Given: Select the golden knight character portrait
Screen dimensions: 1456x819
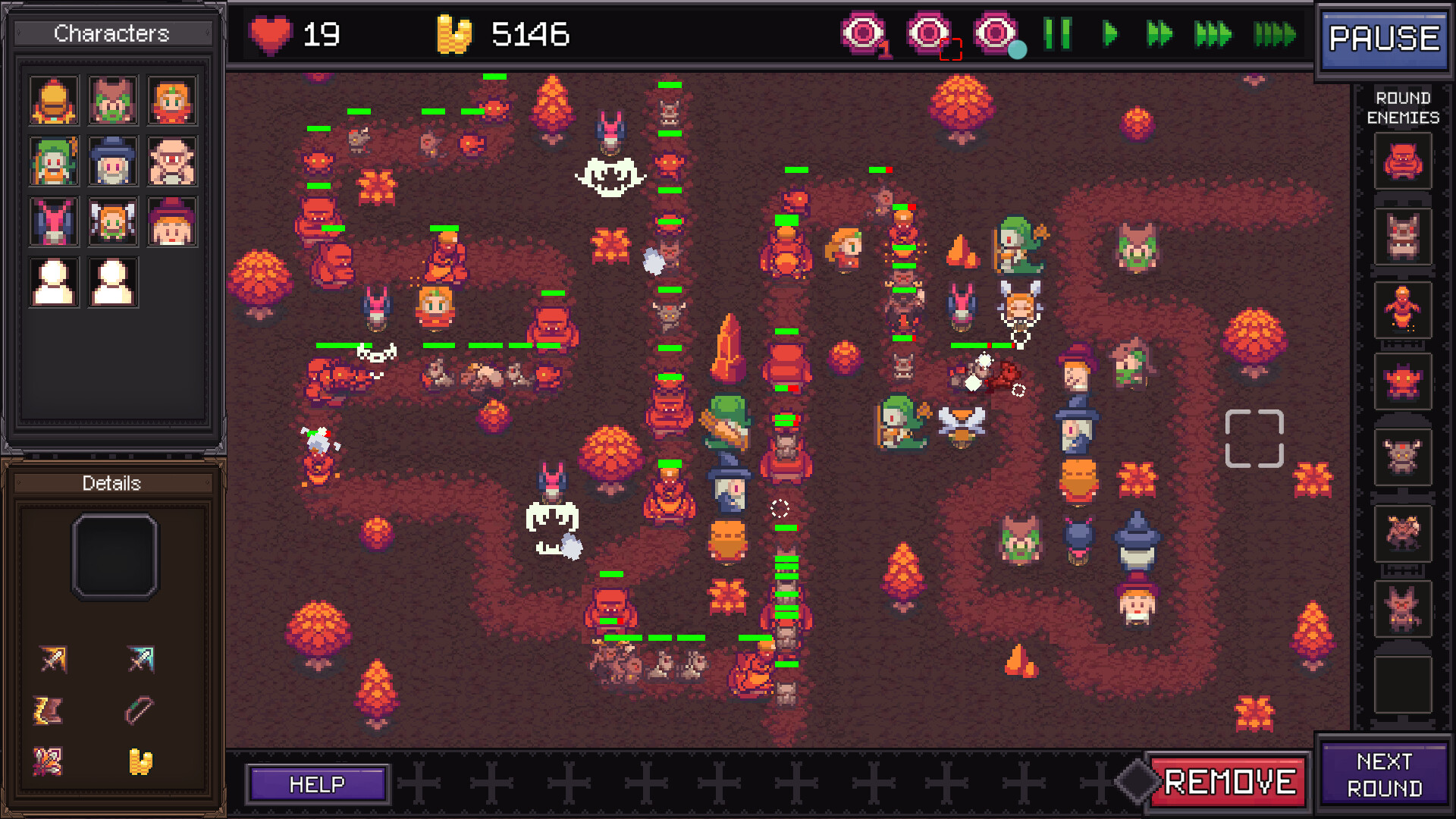Looking at the screenshot, I should click(53, 99).
